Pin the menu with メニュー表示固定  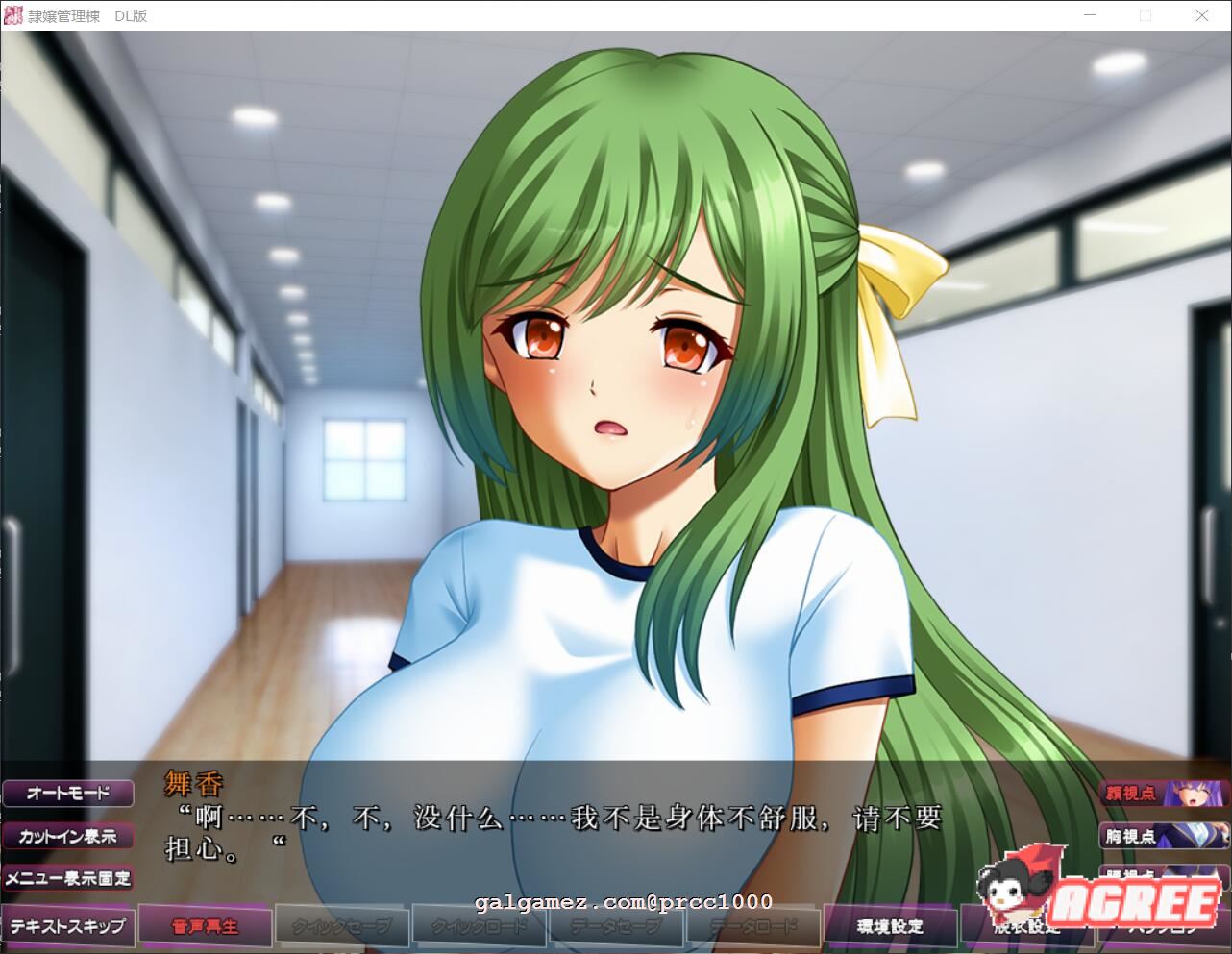[x=67, y=878]
